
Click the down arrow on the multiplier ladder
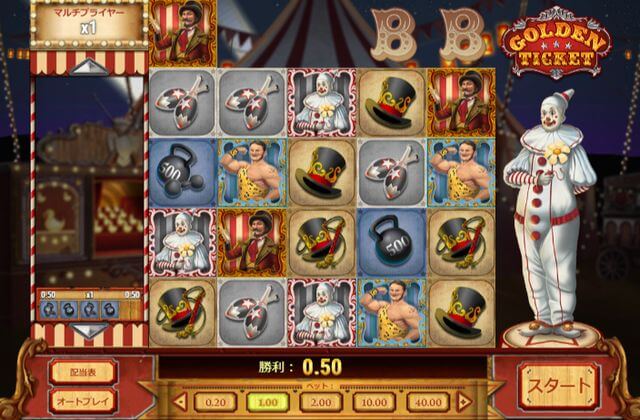click(89, 329)
